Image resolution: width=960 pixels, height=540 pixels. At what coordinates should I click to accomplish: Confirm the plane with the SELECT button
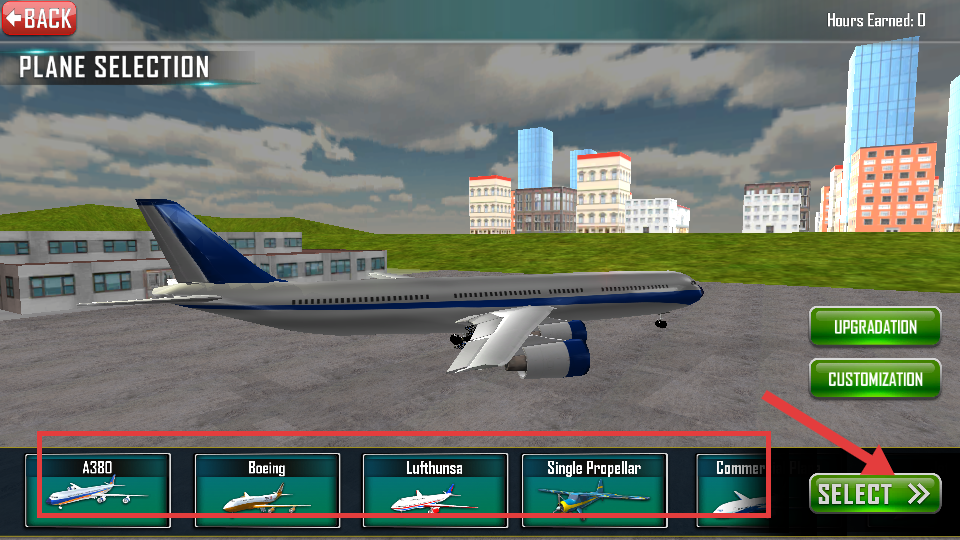click(x=875, y=493)
